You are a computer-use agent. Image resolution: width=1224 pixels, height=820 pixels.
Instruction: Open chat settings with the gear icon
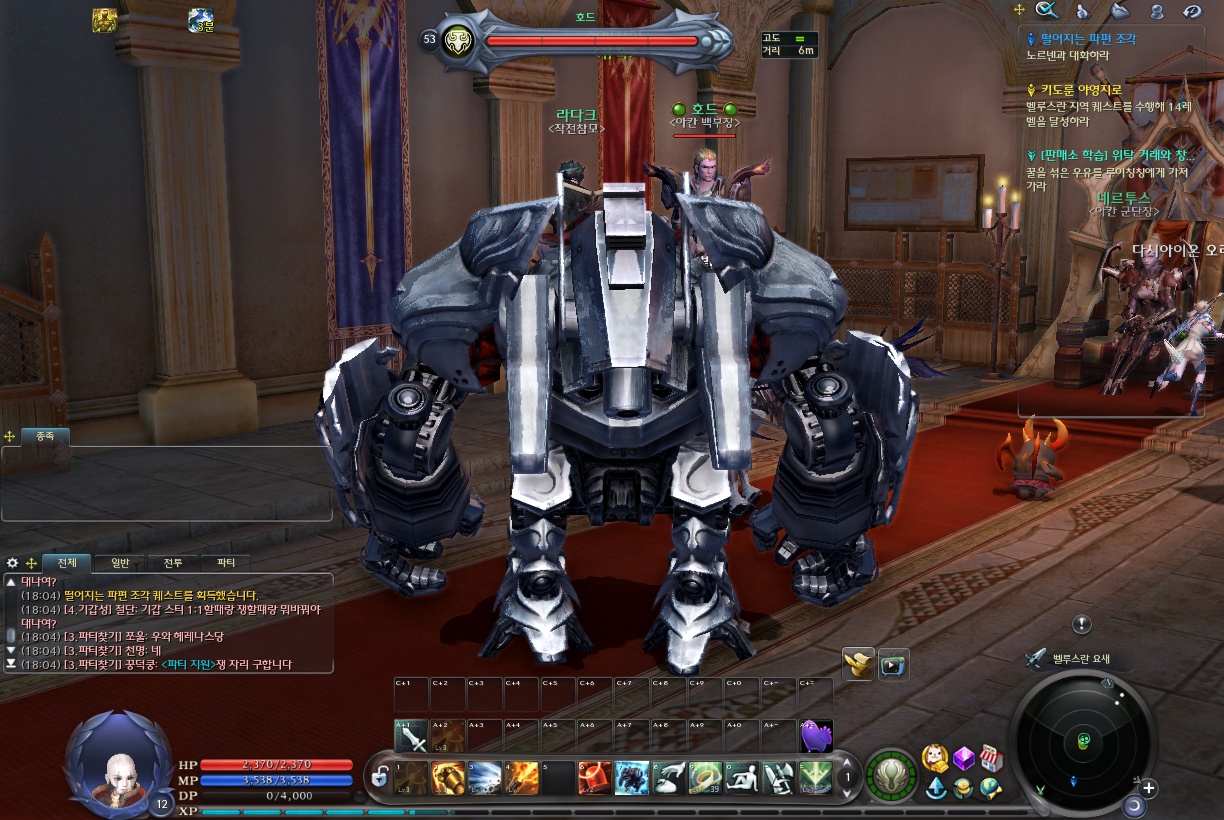click(x=12, y=563)
